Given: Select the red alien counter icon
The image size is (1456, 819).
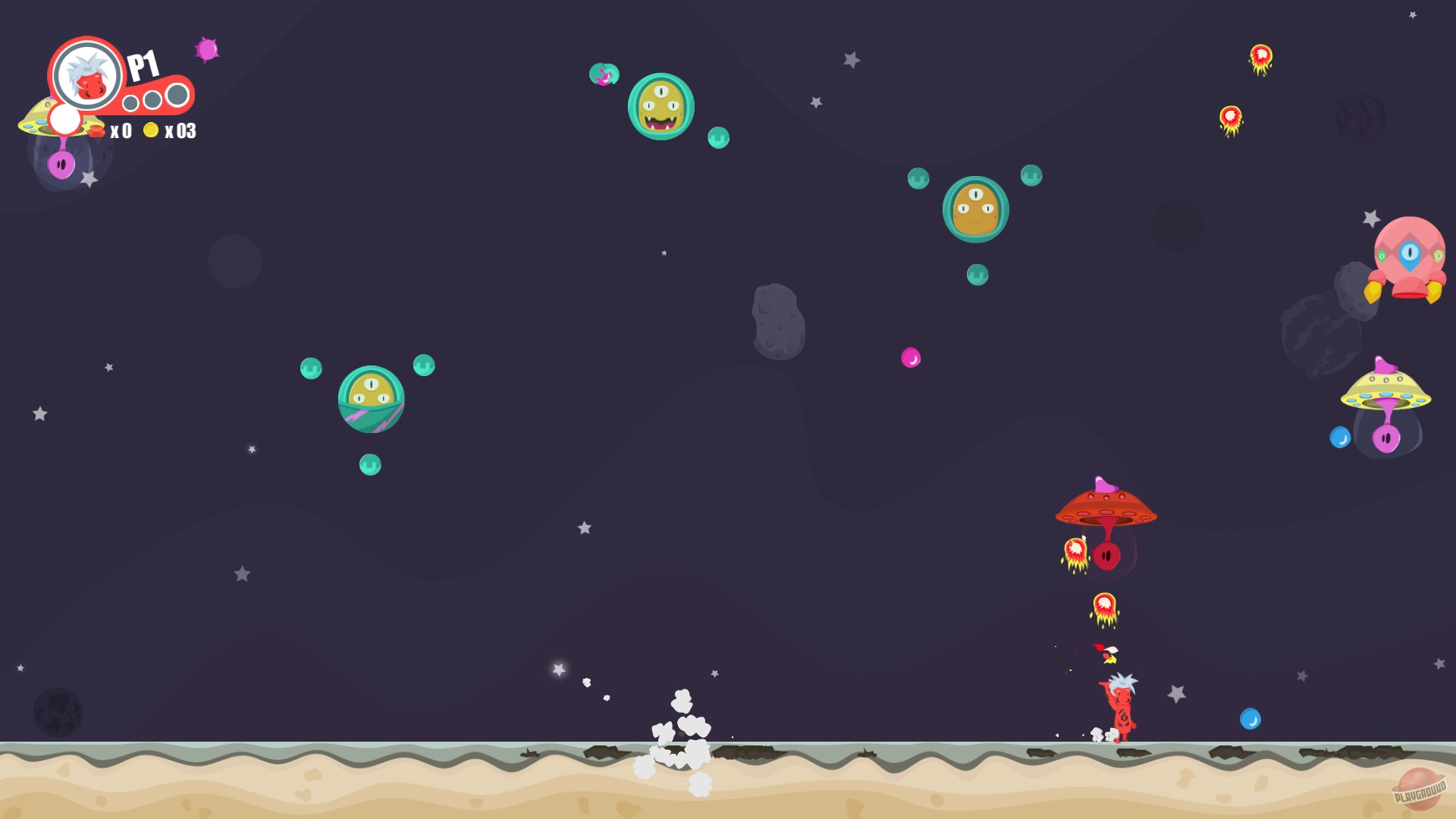Looking at the screenshot, I should pos(96,132).
